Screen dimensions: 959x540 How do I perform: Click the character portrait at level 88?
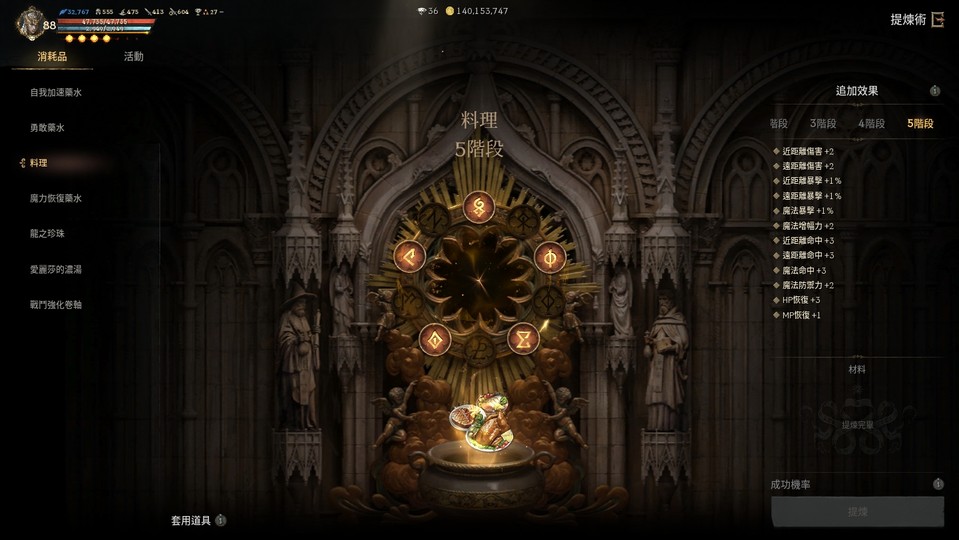click(x=30, y=23)
